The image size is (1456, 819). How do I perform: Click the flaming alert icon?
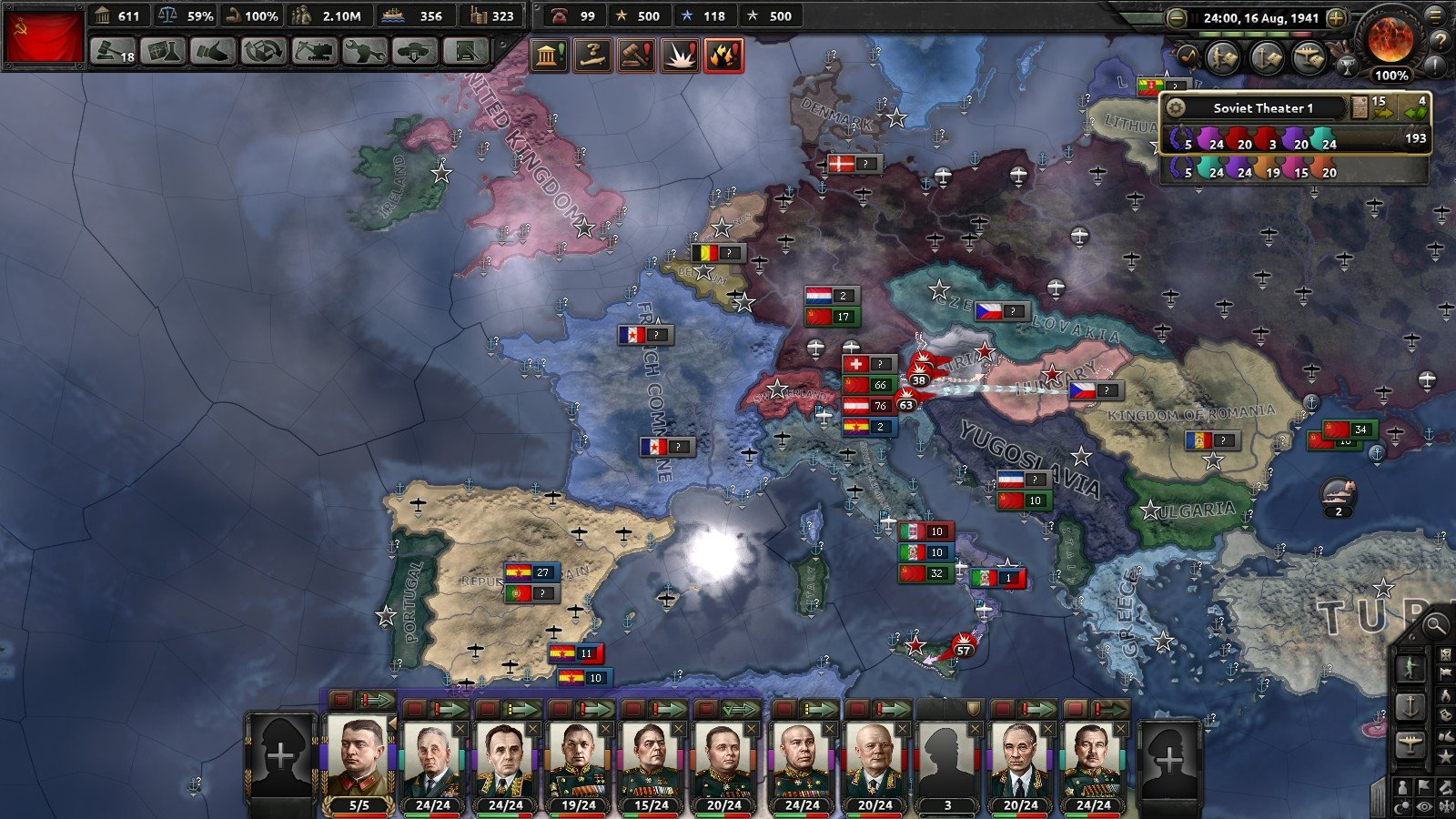tap(723, 56)
